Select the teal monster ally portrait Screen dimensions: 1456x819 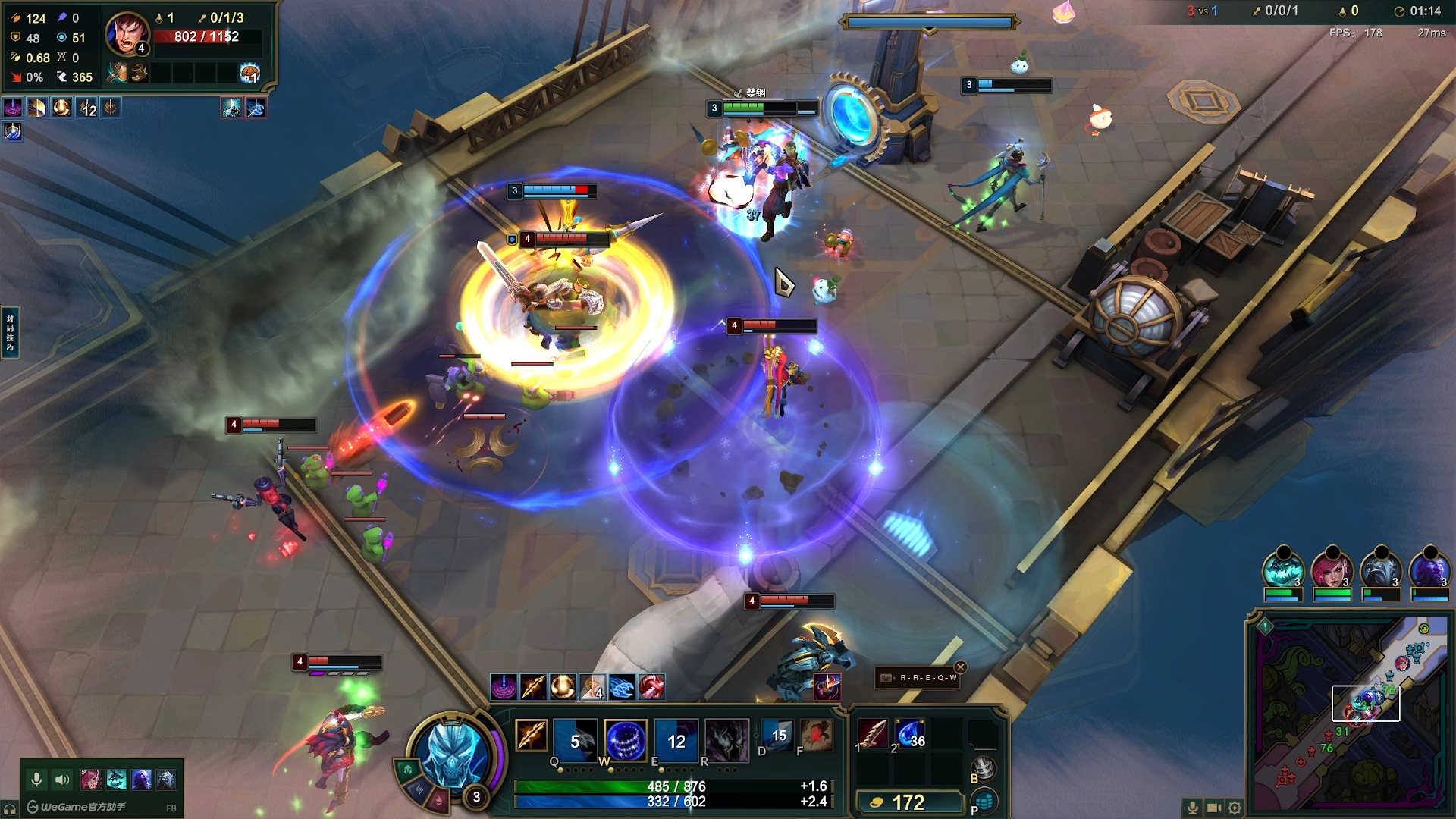coord(1282,570)
